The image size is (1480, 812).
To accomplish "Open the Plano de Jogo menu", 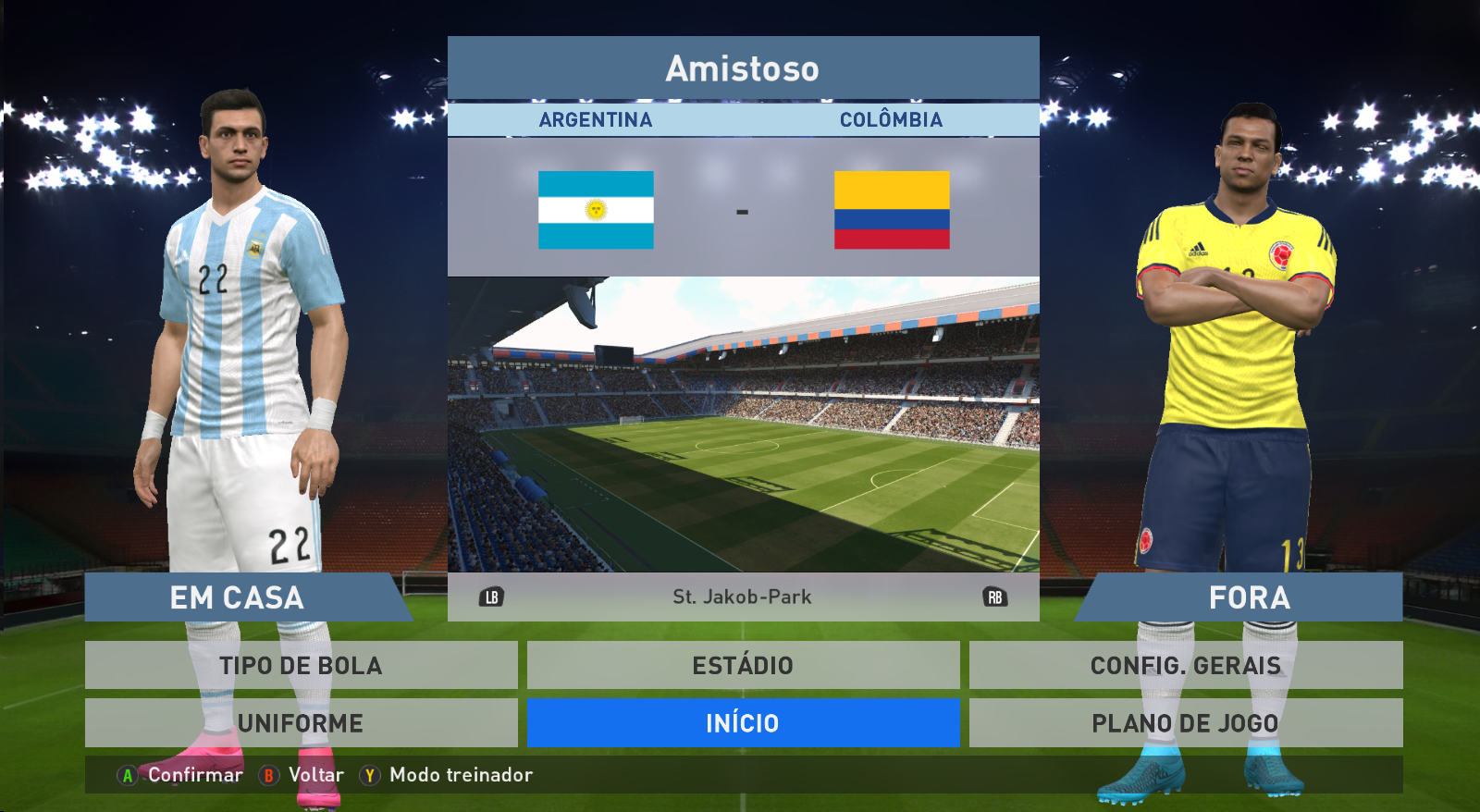I will click(x=1185, y=723).
